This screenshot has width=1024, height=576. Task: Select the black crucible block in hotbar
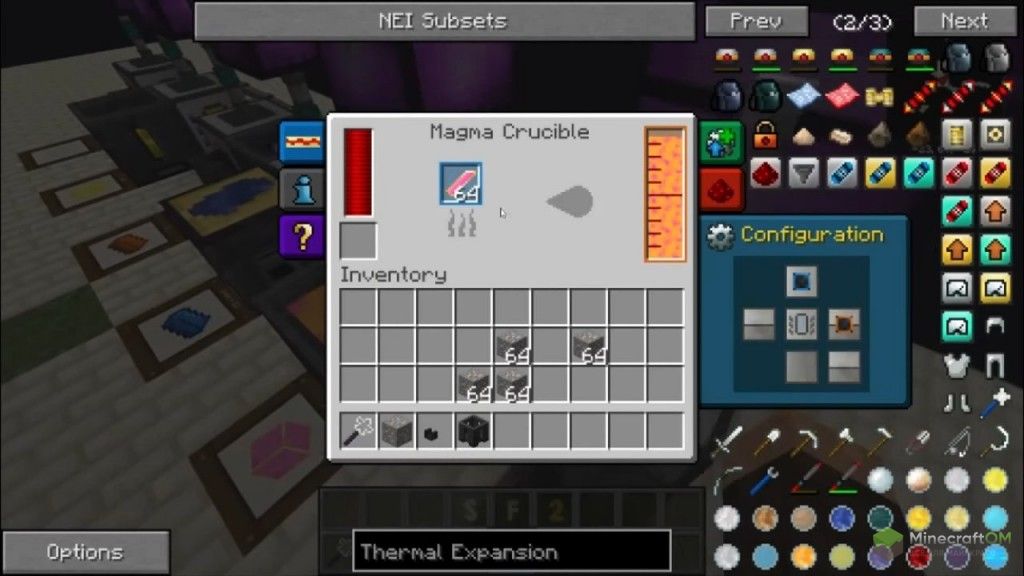point(472,432)
